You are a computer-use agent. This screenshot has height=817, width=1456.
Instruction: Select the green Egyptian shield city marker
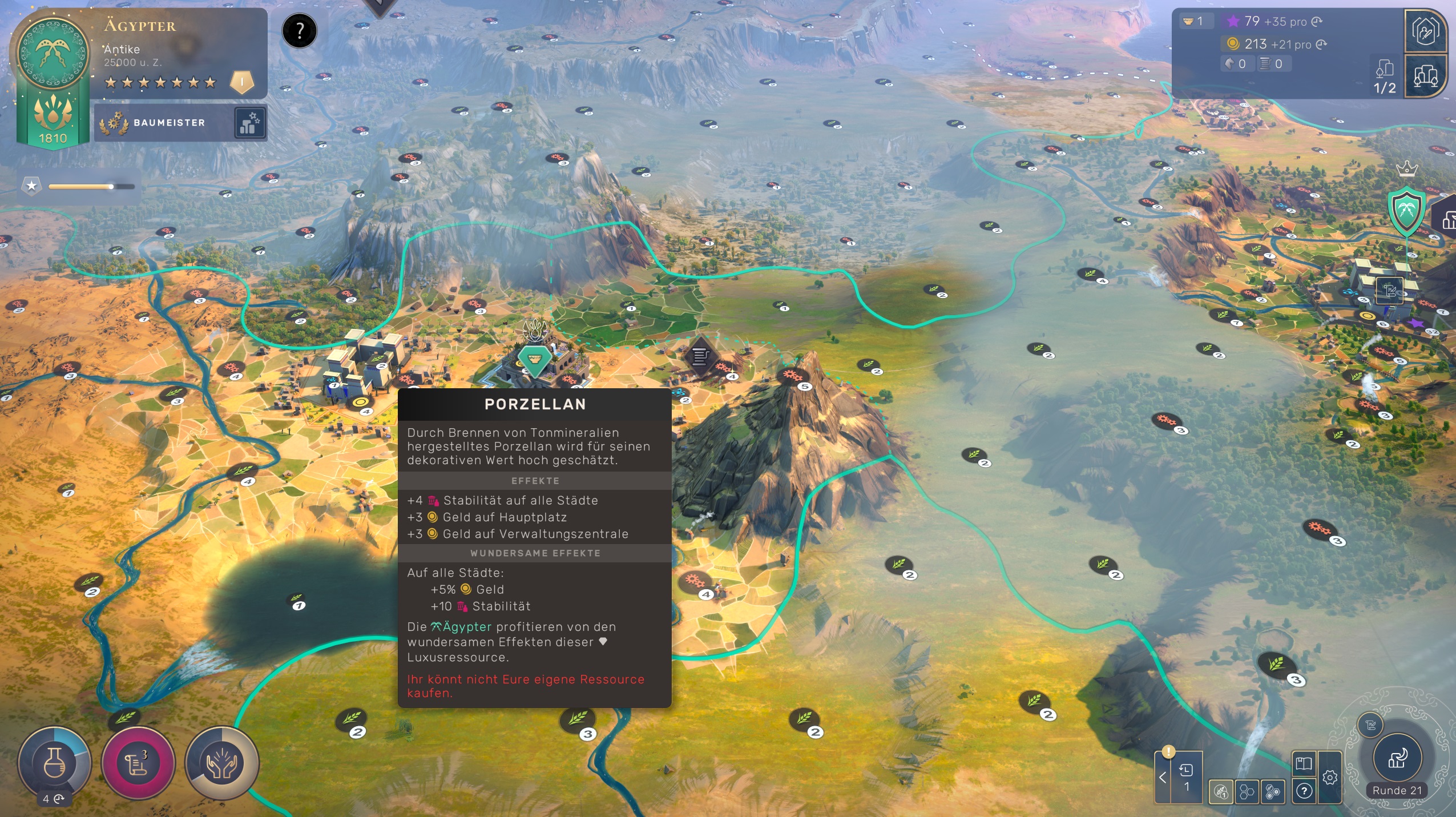(x=1406, y=210)
